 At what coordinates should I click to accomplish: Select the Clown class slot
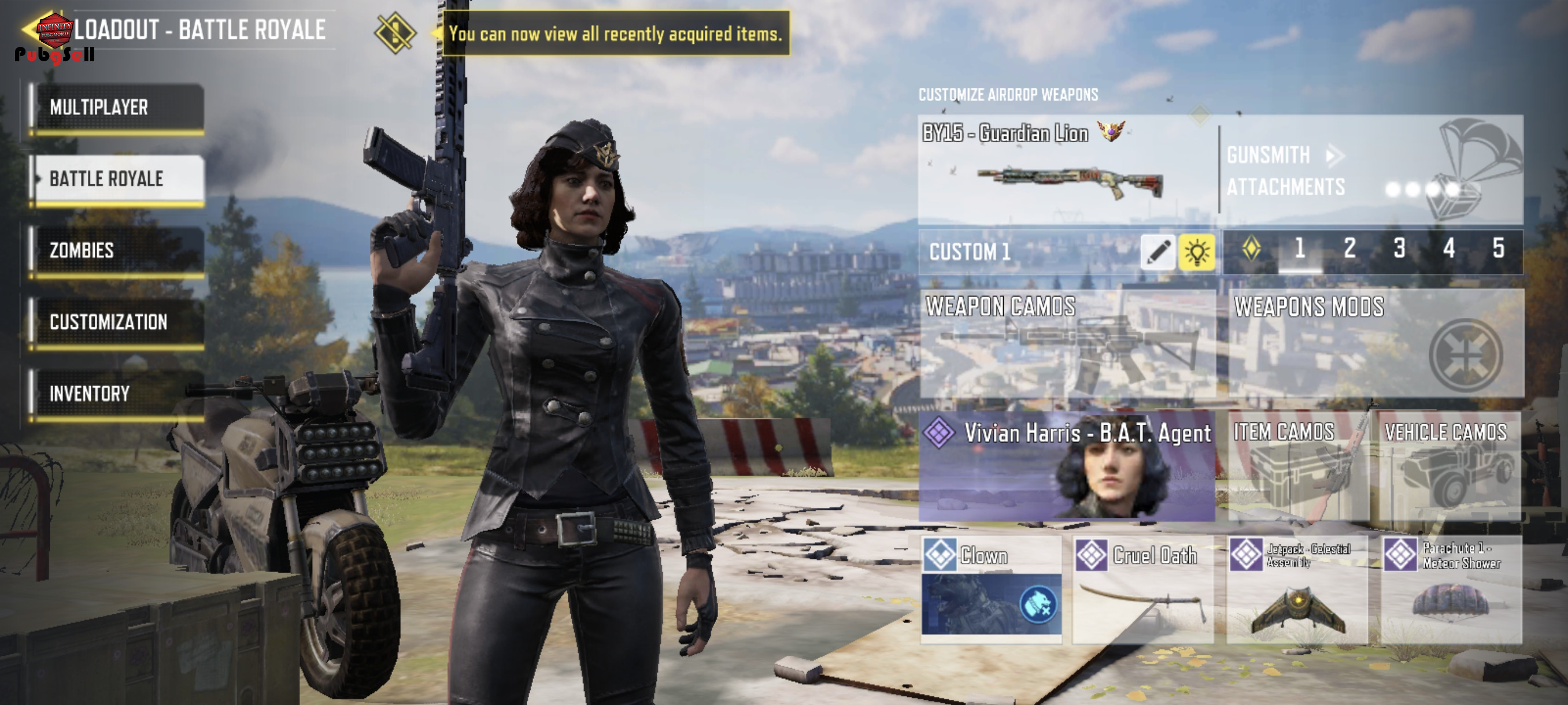992,589
